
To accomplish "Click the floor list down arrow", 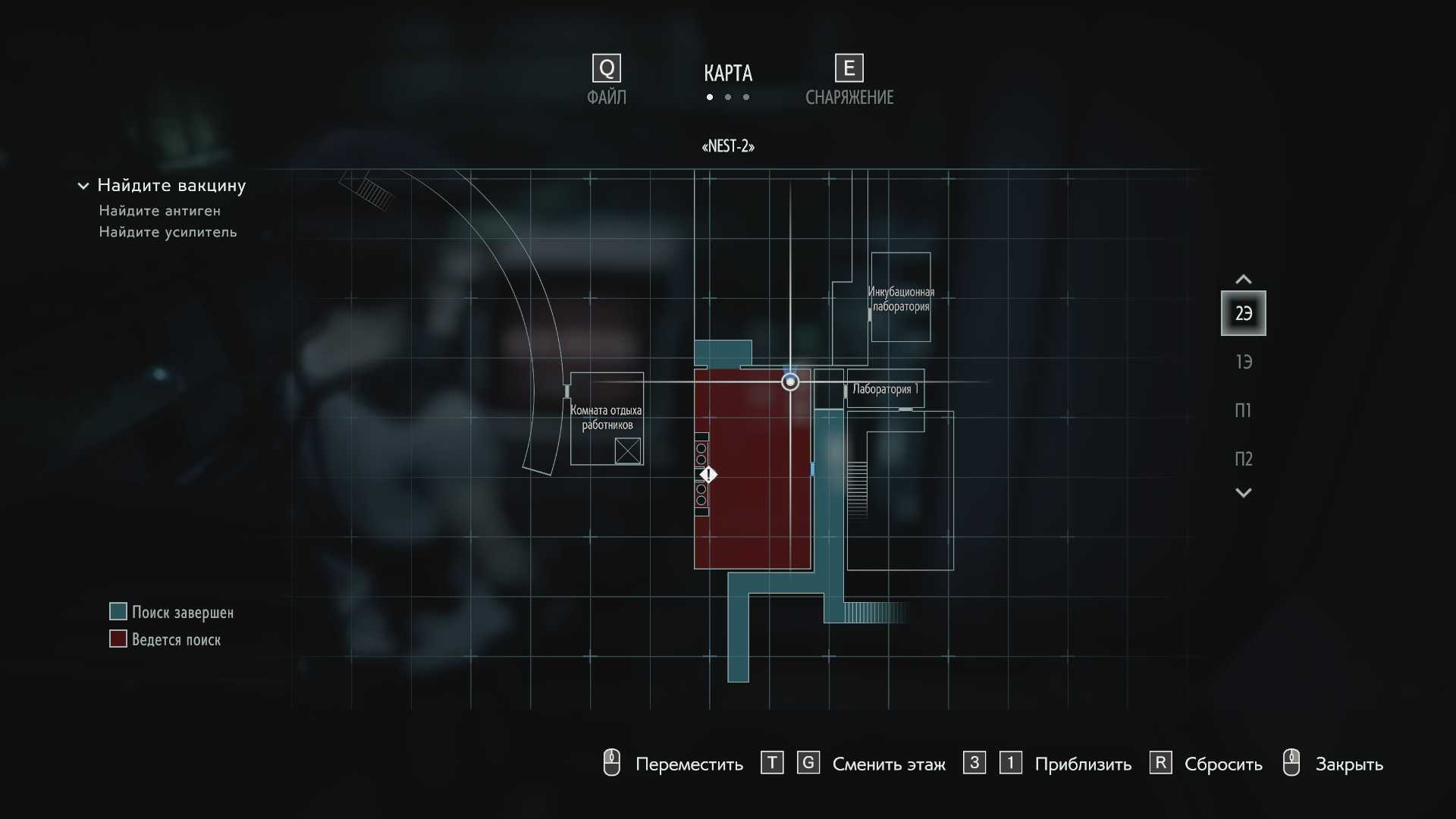I will pyautogui.click(x=1243, y=493).
